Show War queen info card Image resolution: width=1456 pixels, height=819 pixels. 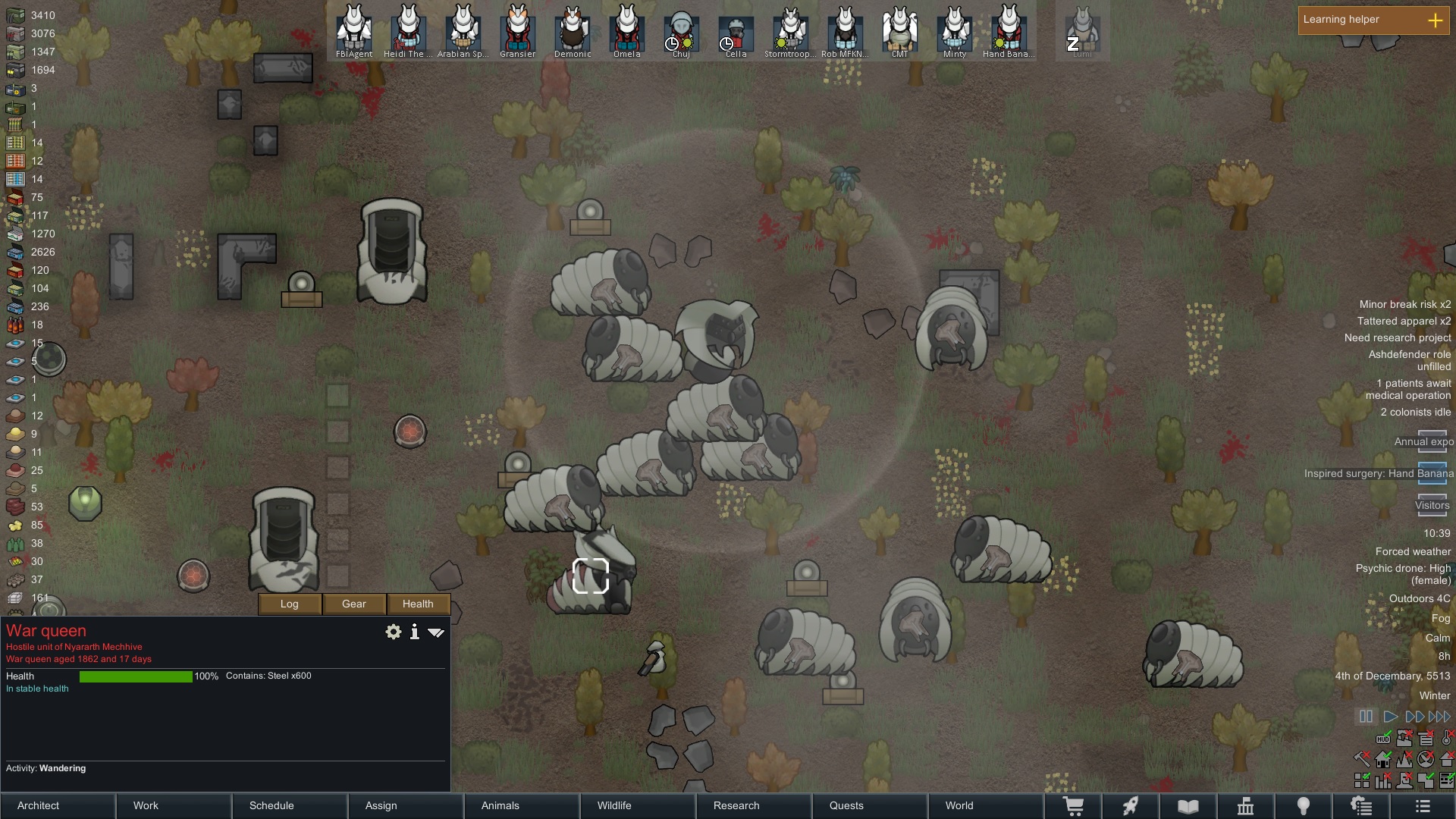(415, 632)
